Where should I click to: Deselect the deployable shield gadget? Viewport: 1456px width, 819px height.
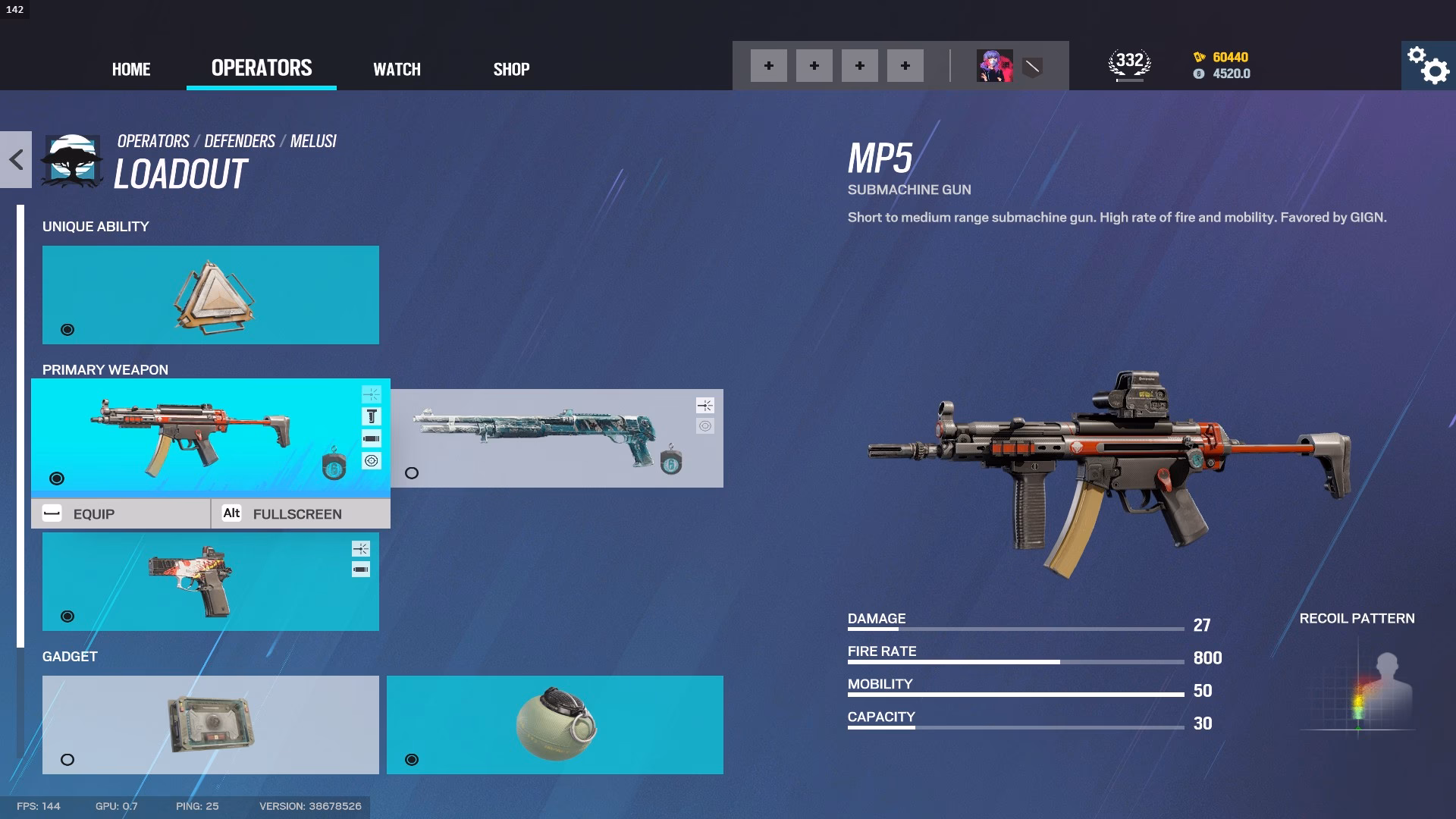coord(210,724)
